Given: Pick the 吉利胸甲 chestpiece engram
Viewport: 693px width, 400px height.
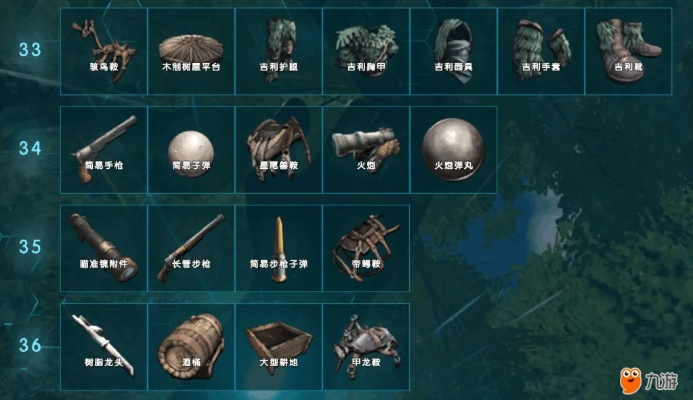Looking at the screenshot, I should point(366,52).
